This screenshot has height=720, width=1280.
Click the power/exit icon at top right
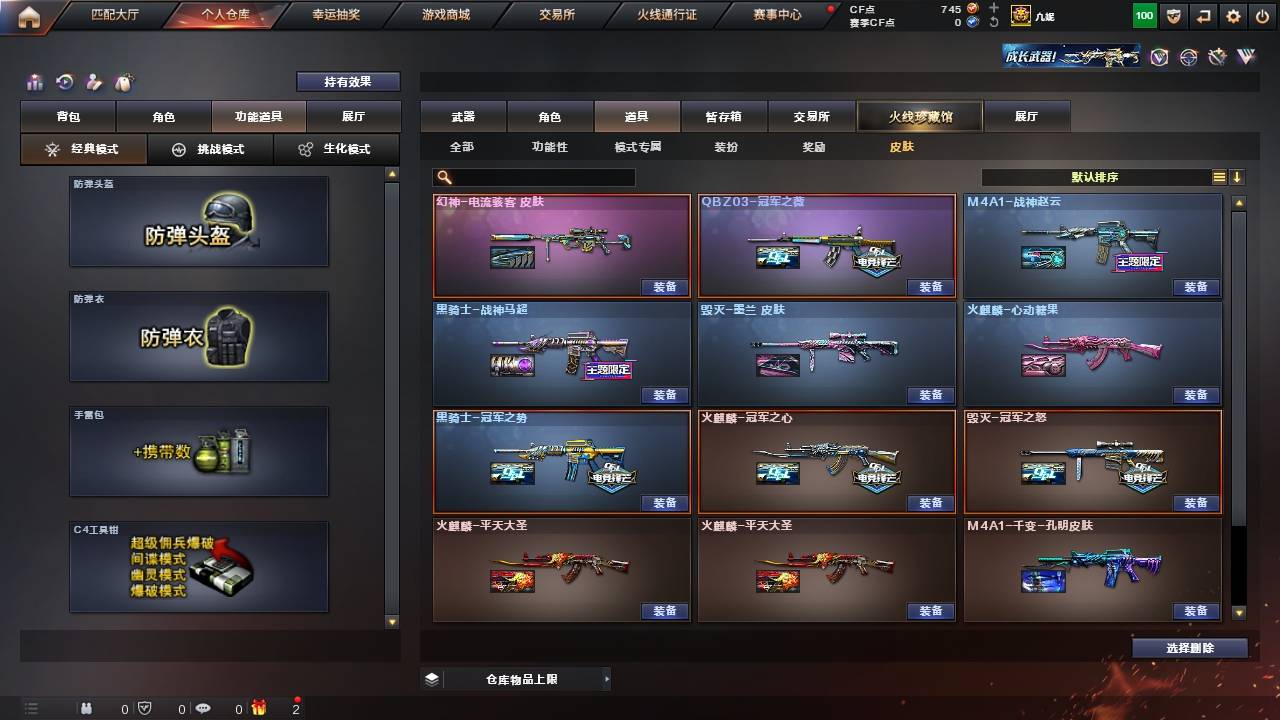pyautogui.click(x=1263, y=16)
